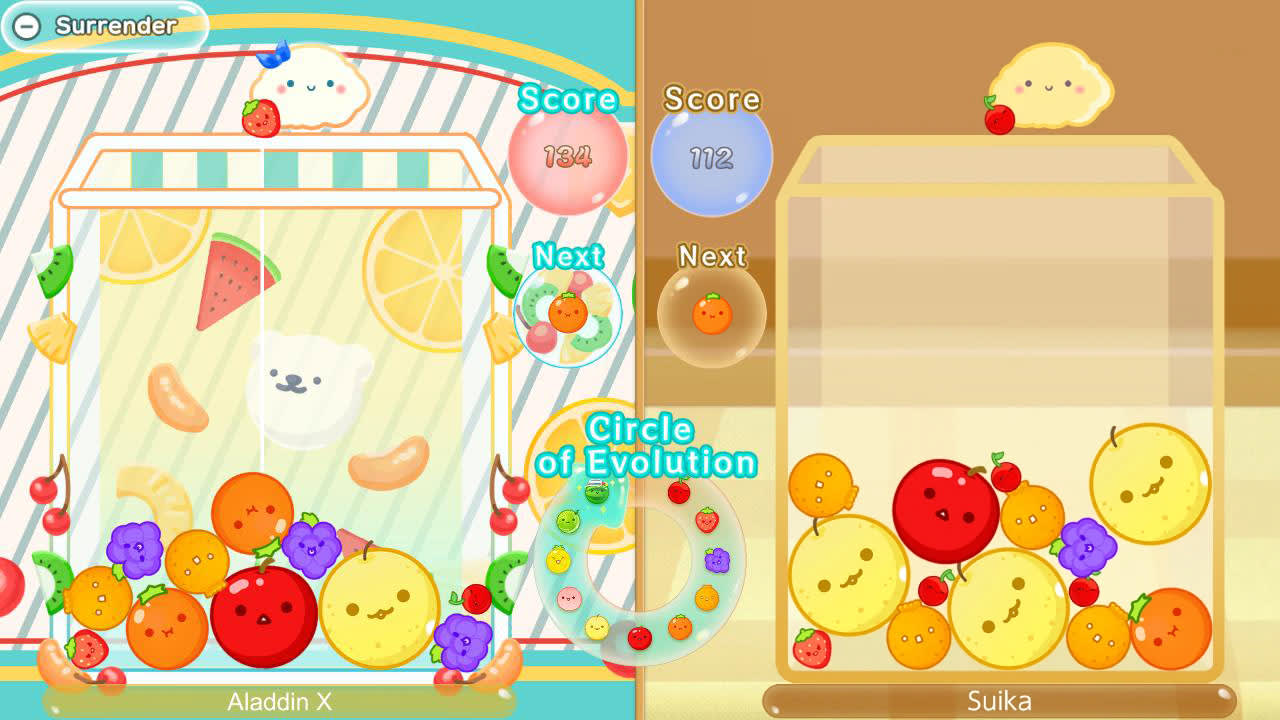Click the strawberry icon in the Circle of Evolution
This screenshot has height=720, width=1280.
pos(707,521)
